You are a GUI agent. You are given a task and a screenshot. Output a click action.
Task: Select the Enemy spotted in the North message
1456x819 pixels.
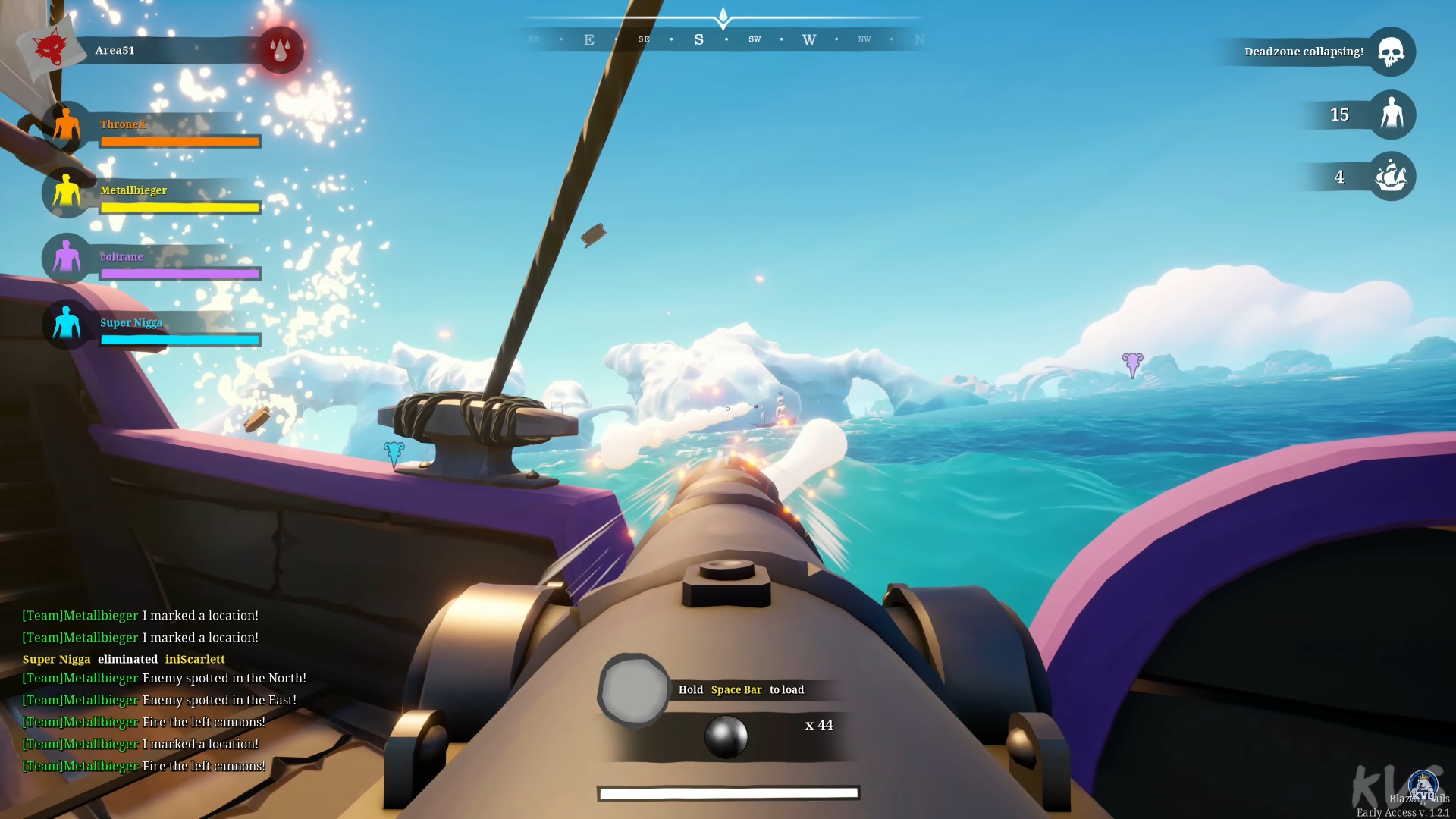tap(164, 678)
